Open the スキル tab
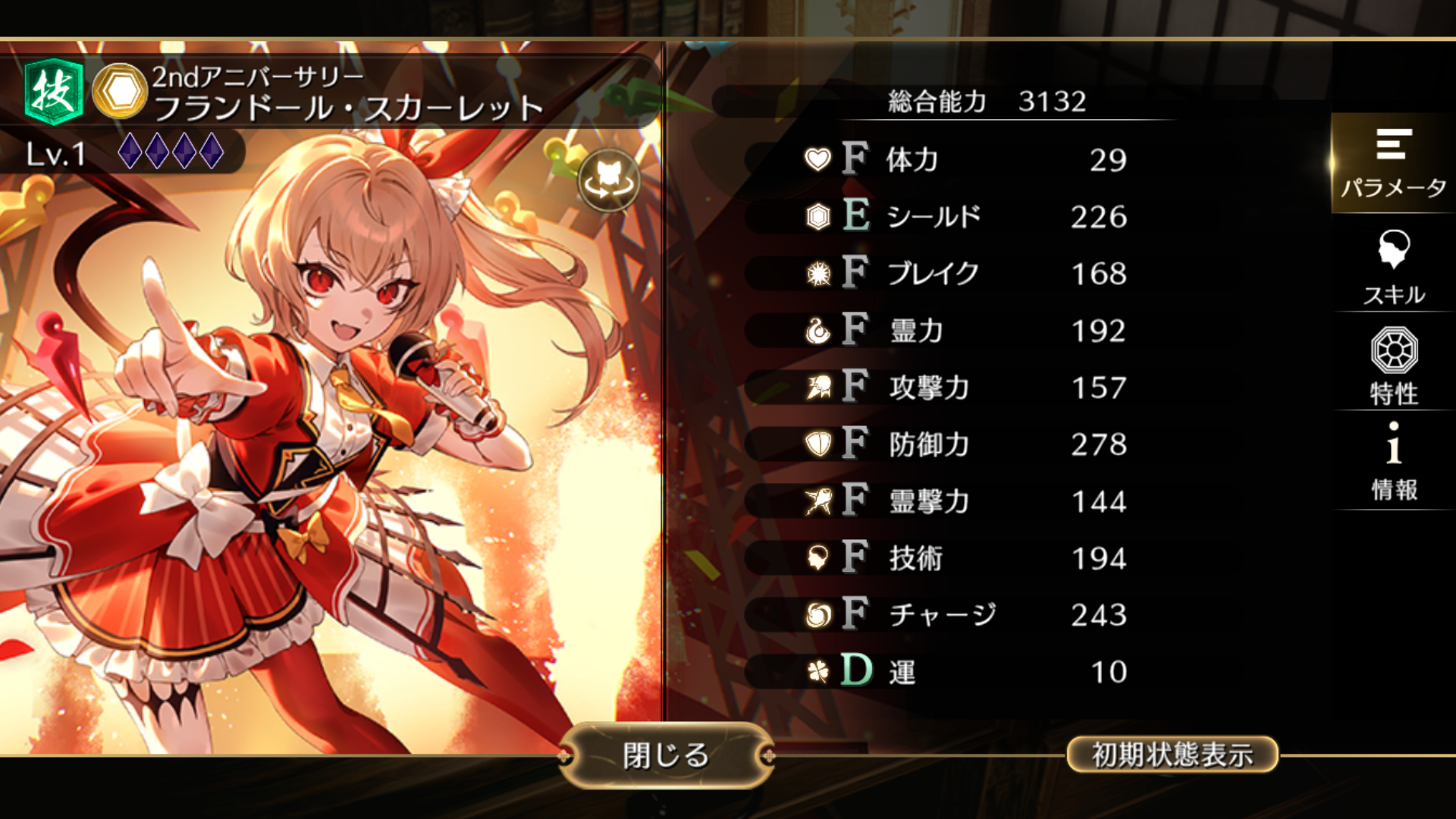This screenshot has height=819, width=1456. coord(1393,267)
